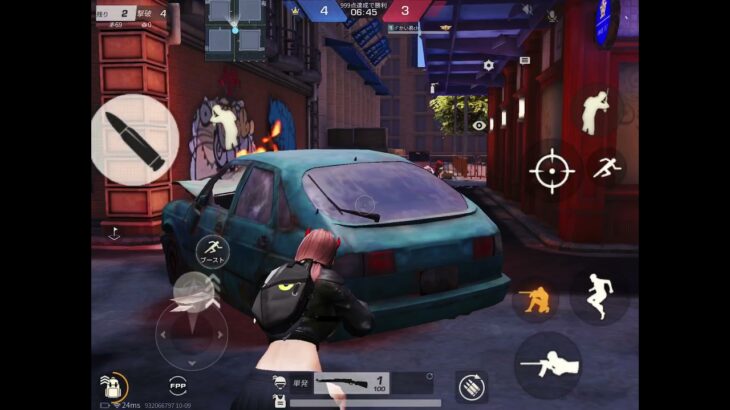The width and height of the screenshot is (730, 410).
Task: Toggle FPP camera view
Action: point(178,384)
